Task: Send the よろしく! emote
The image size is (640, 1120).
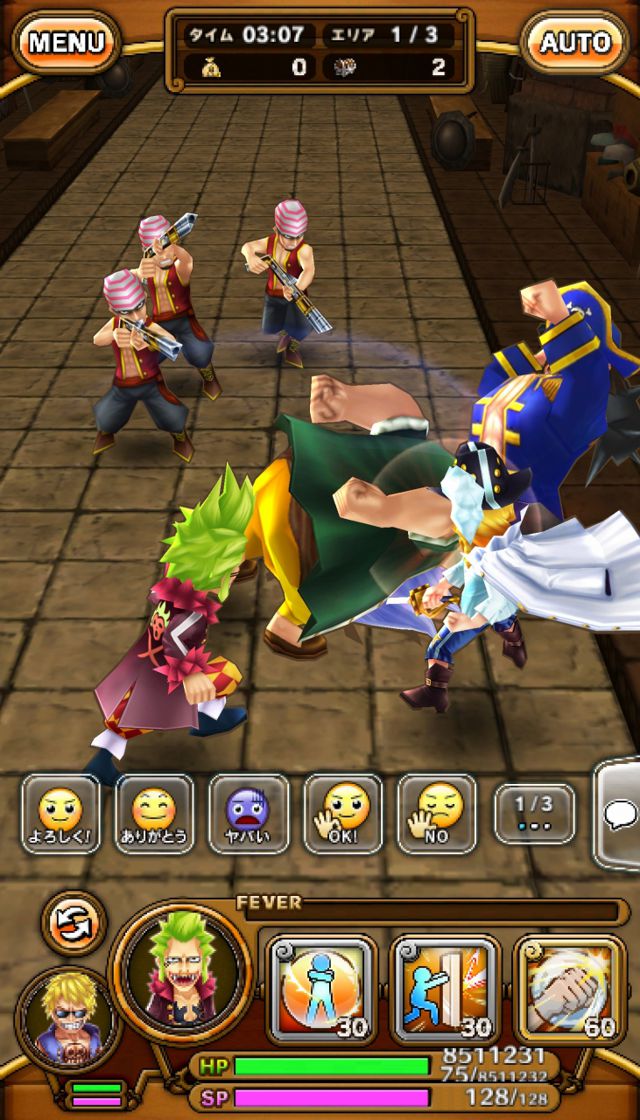Action: pos(61,813)
